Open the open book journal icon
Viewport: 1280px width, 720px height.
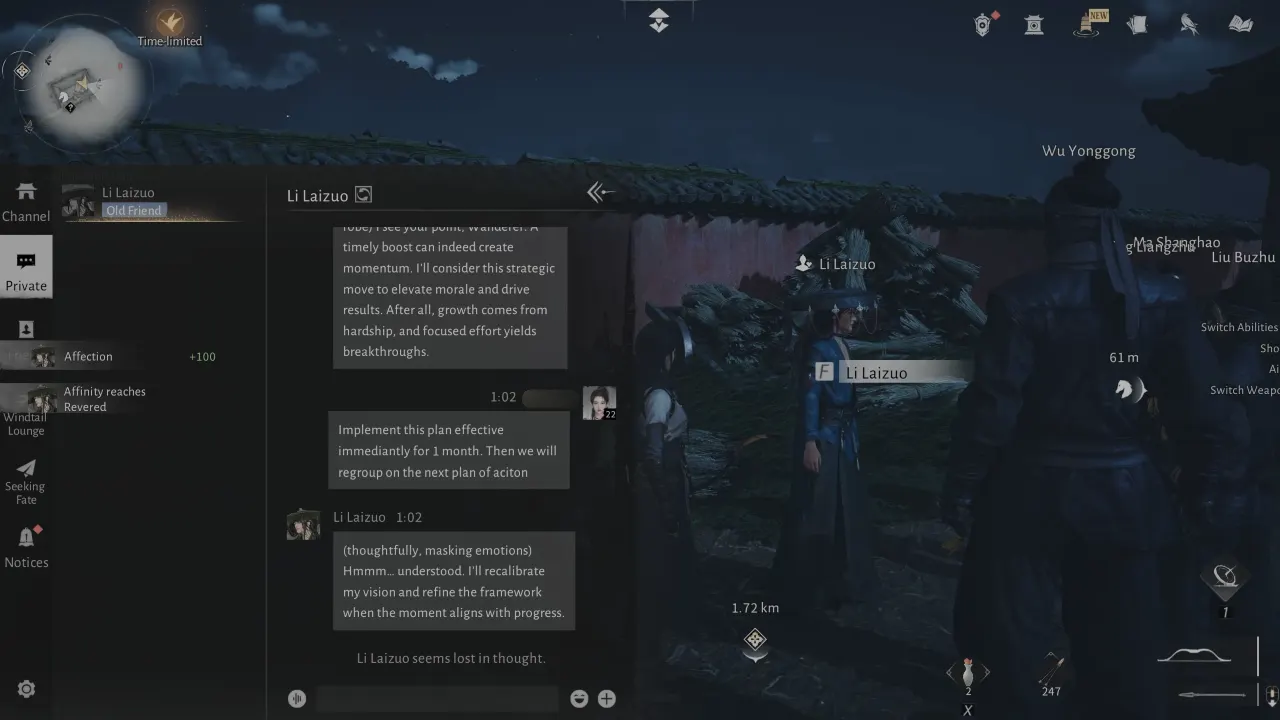(1240, 23)
